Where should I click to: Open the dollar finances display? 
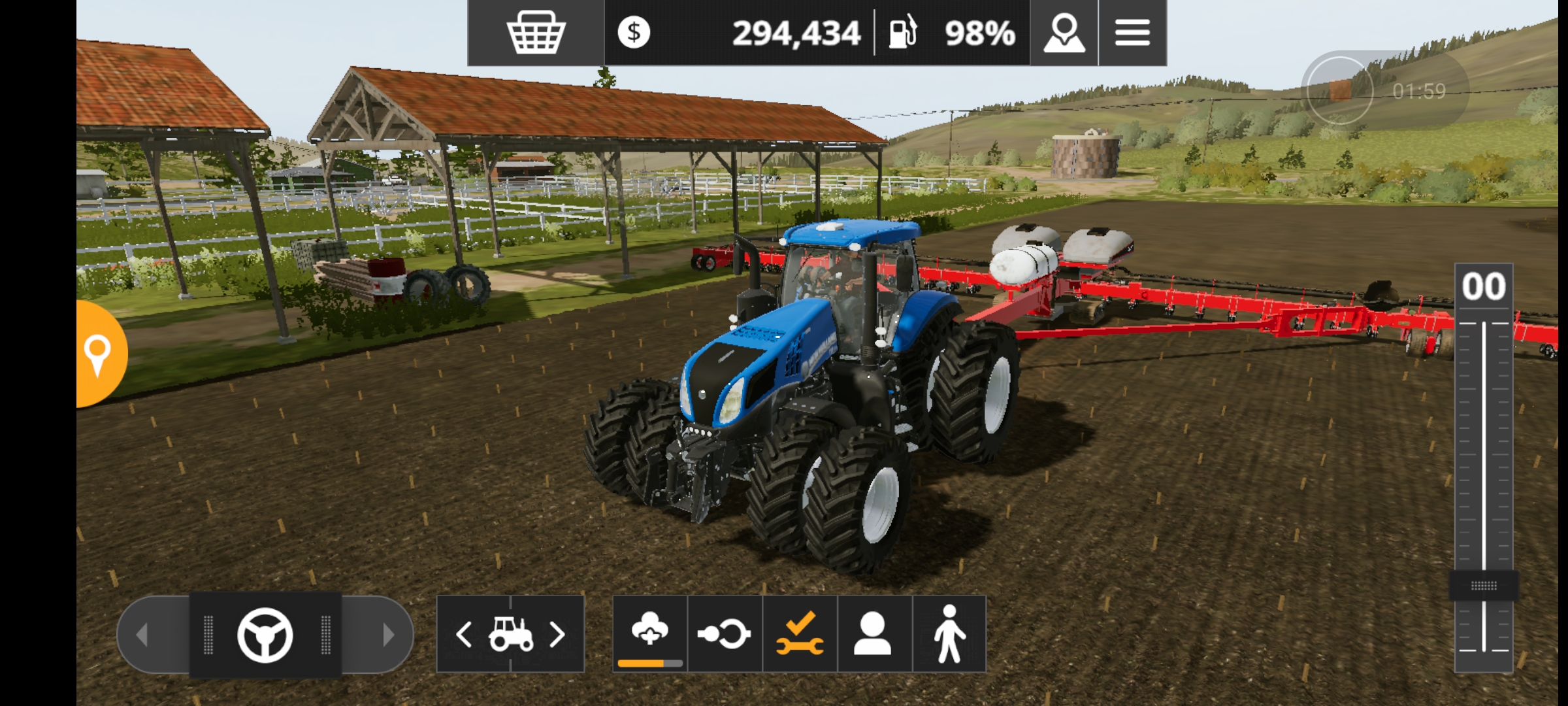pyautogui.click(x=635, y=31)
